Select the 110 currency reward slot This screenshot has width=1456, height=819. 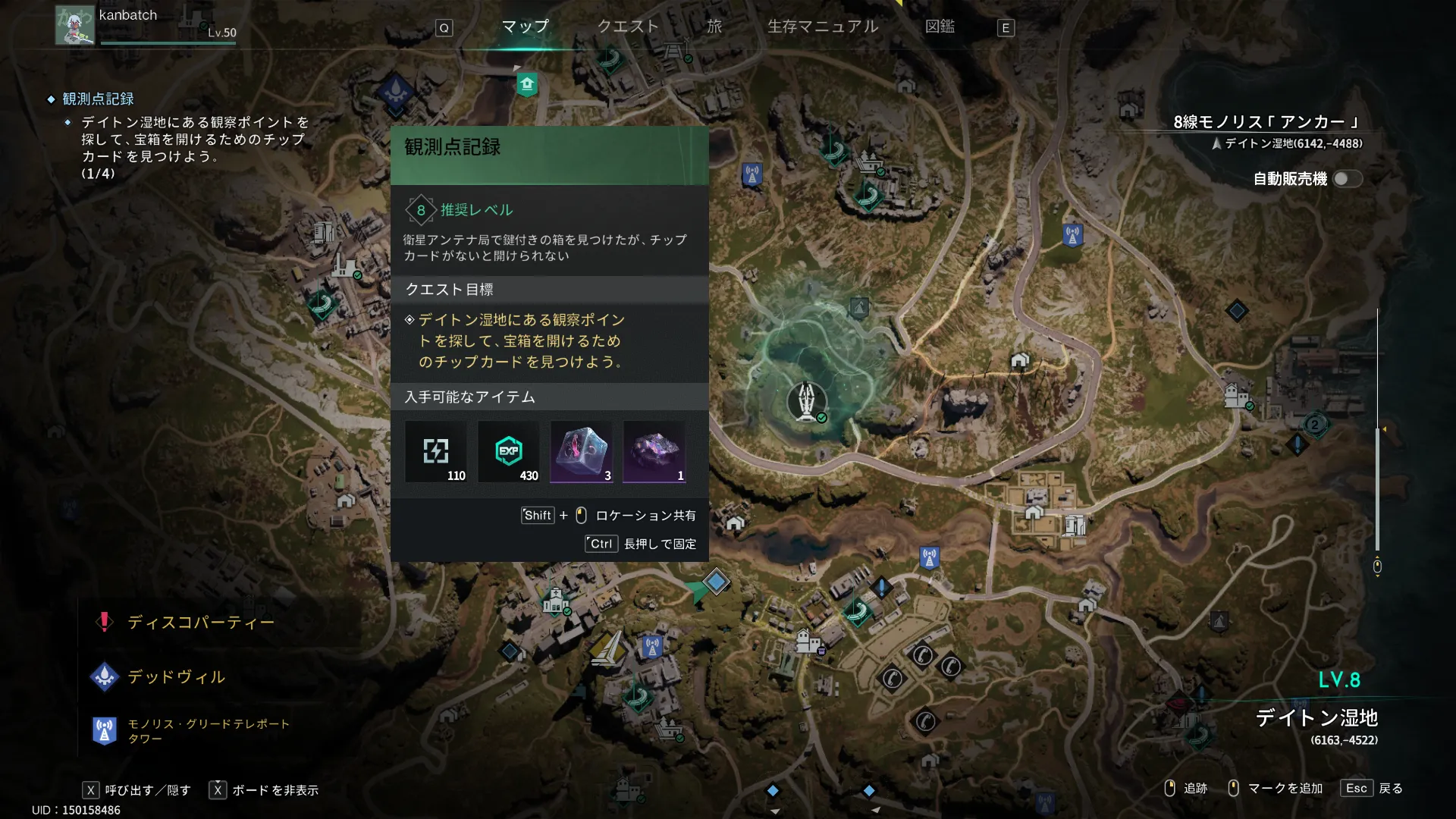point(436,452)
